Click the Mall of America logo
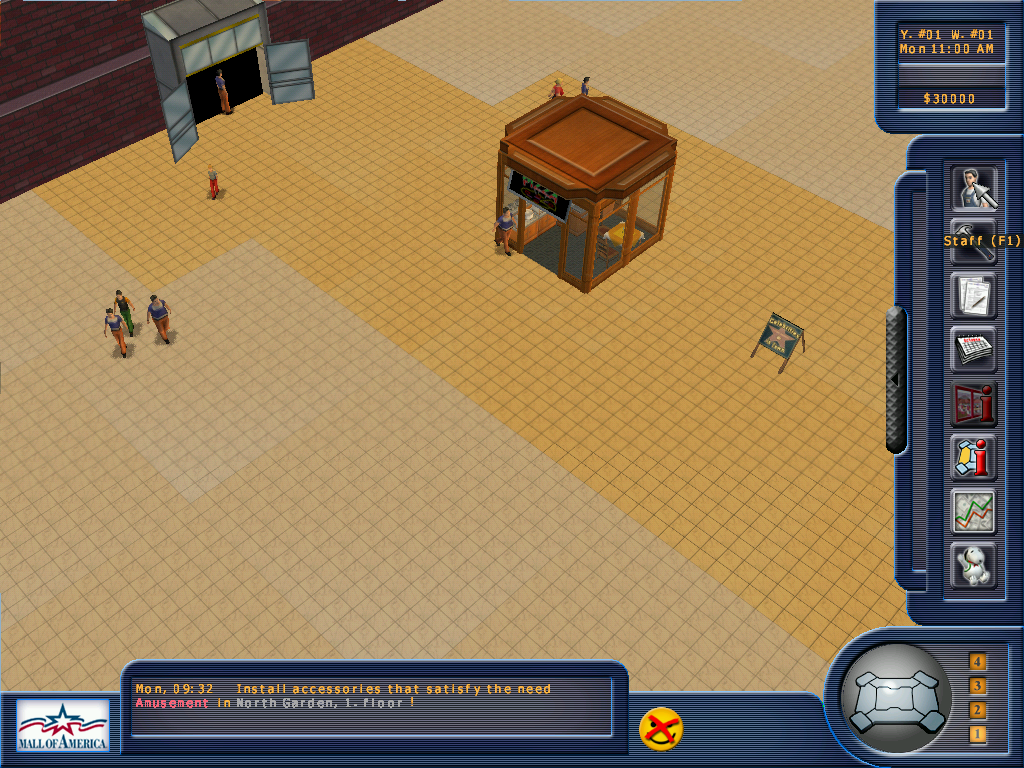The width and height of the screenshot is (1024, 768). coord(62,725)
